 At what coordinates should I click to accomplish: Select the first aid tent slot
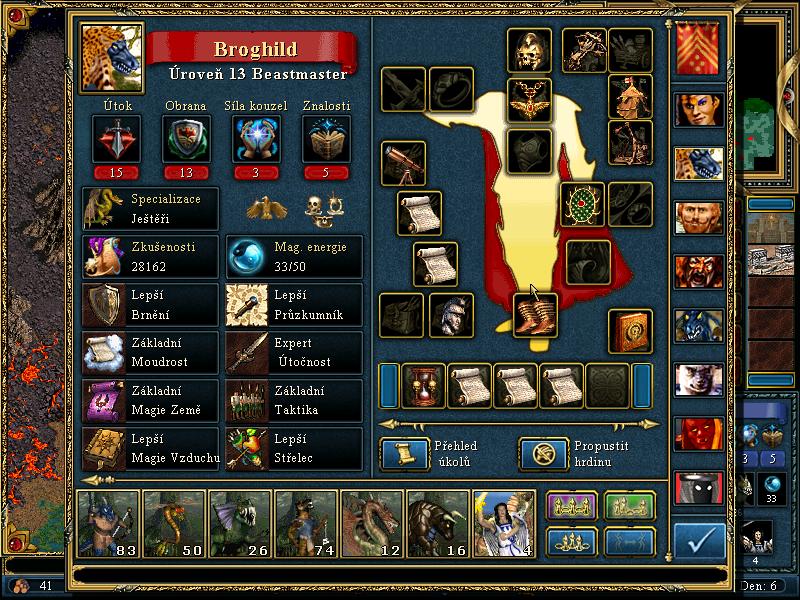pos(630,97)
